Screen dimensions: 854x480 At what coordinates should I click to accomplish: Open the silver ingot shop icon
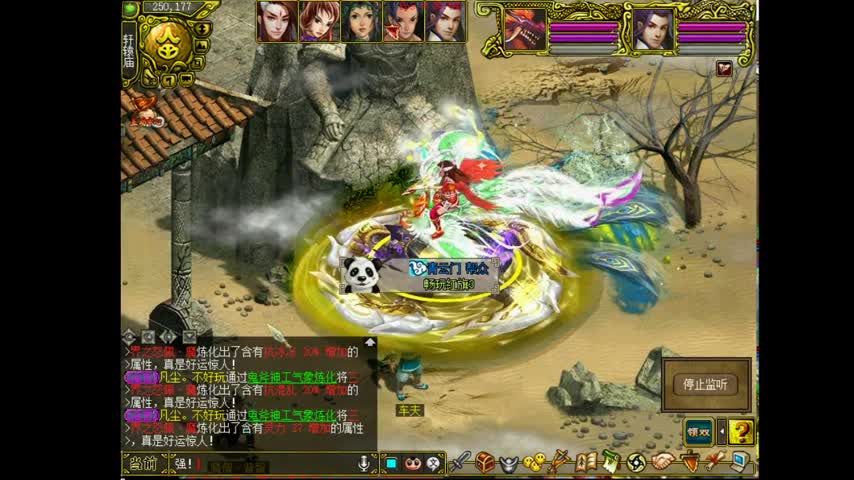(510, 462)
